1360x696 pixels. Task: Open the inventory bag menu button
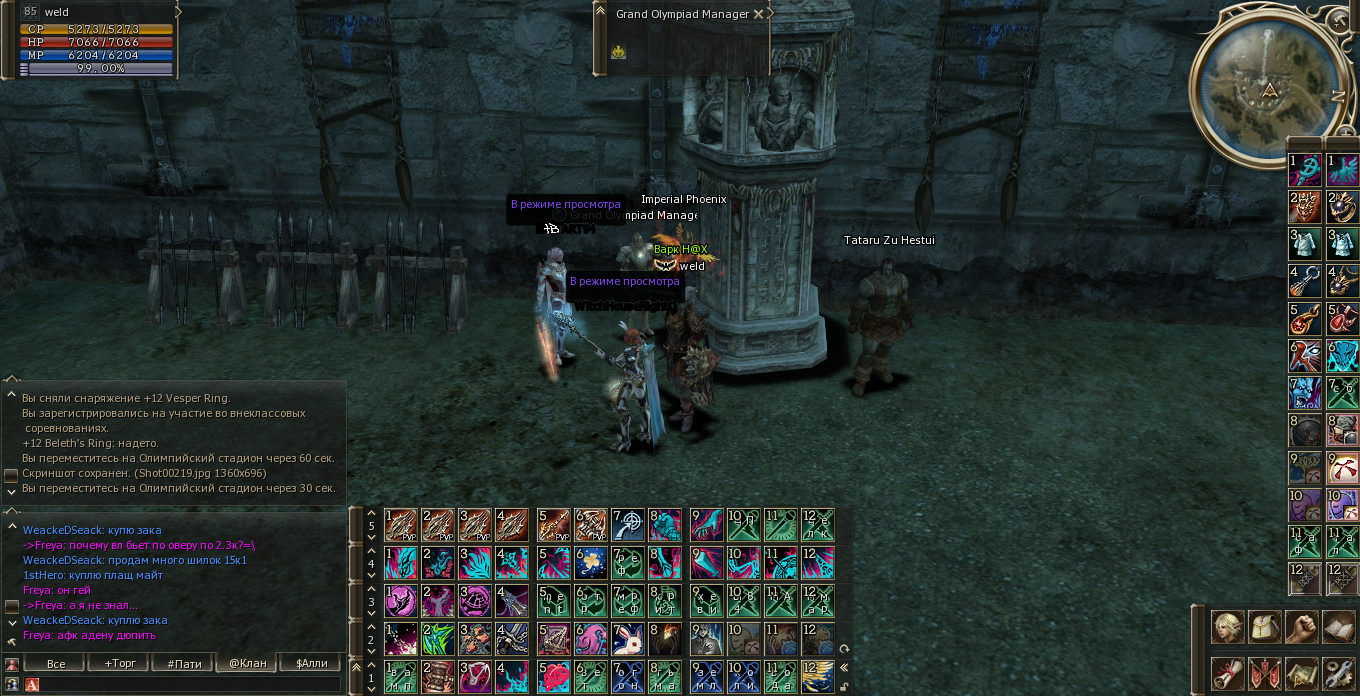[x=1265, y=628]
